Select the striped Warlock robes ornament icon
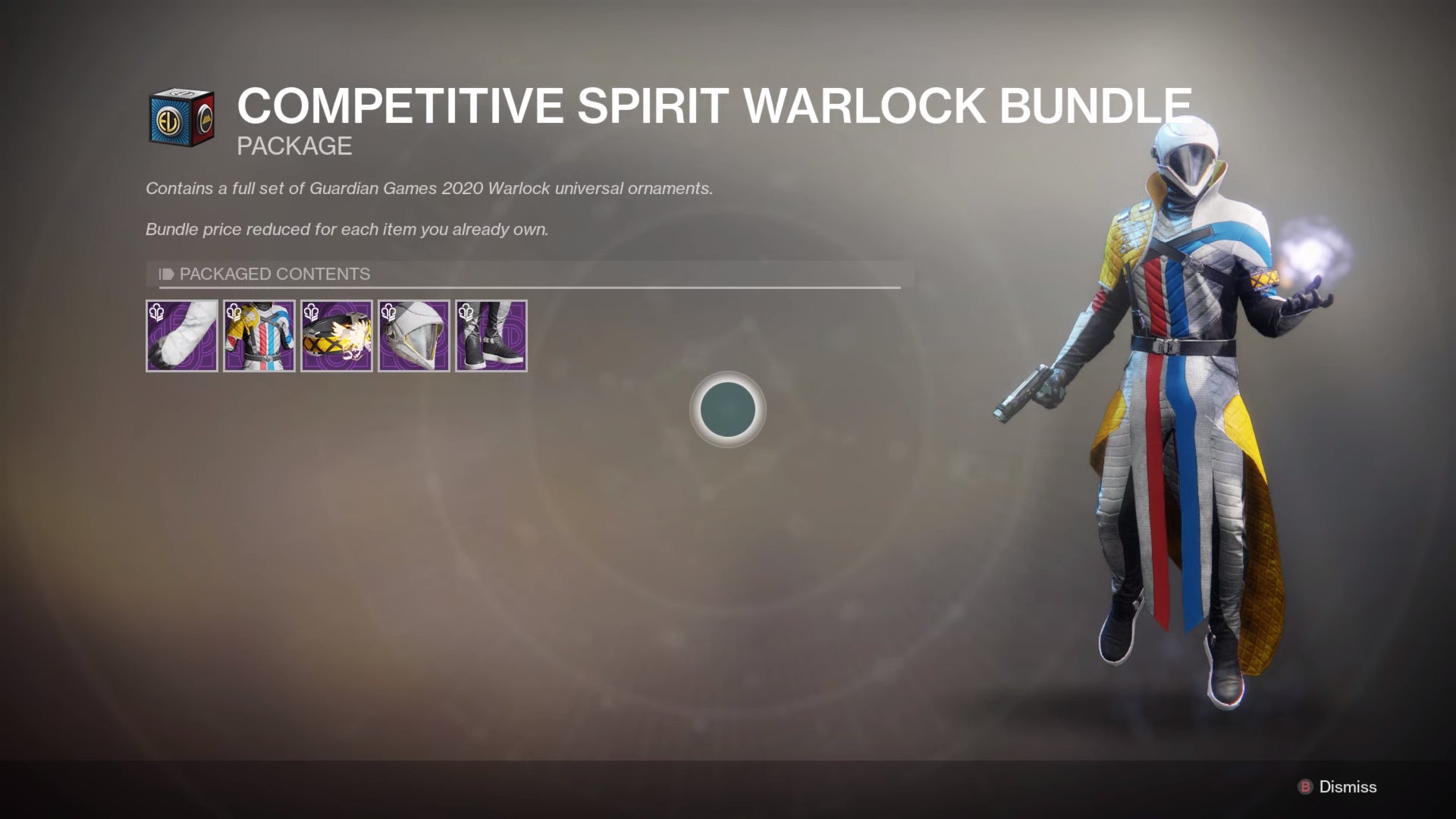The image size is (1456, 819). pyautogui.click(x=259, y=336)
